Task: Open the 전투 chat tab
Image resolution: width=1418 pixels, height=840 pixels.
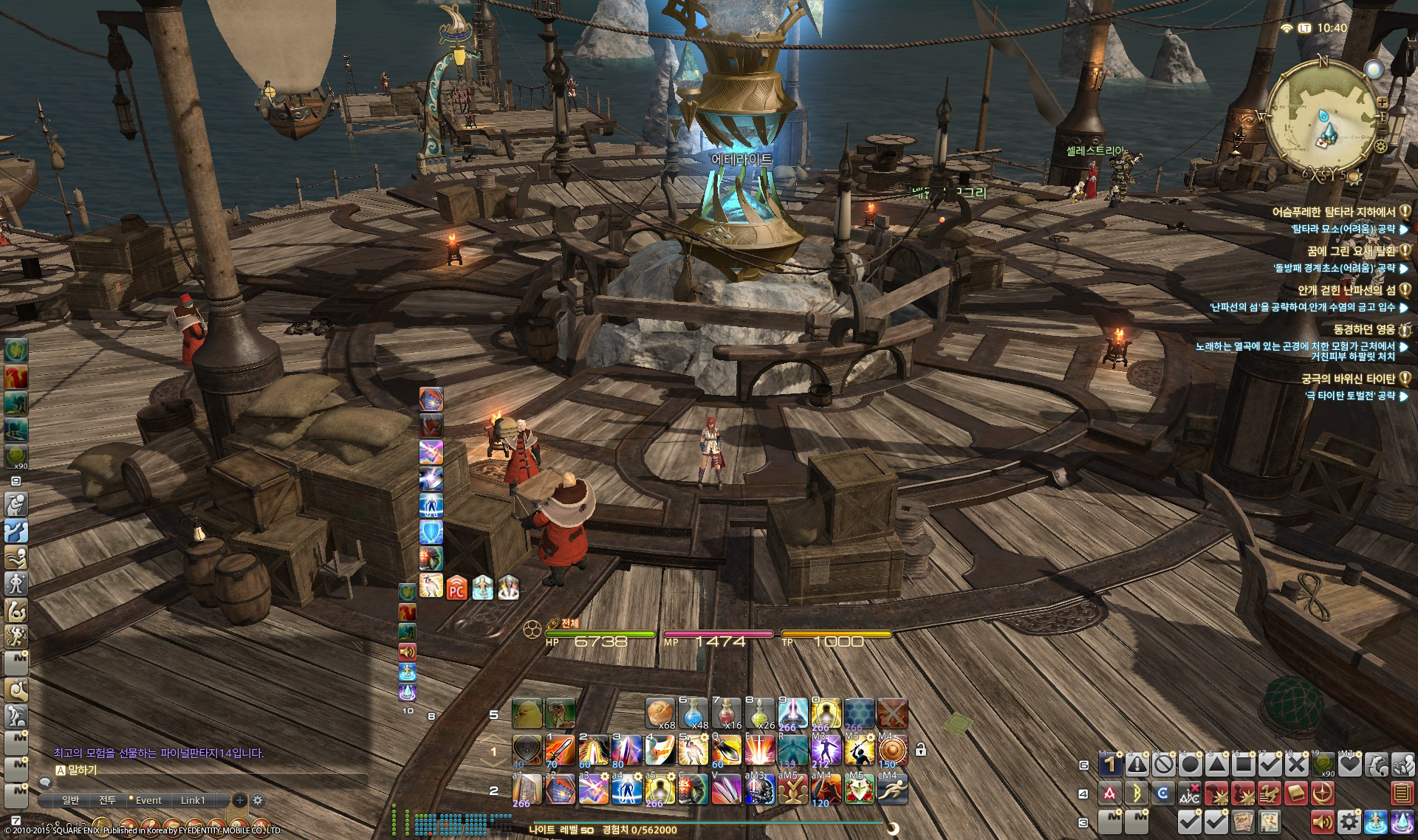Action: click(x=107, y=800)
